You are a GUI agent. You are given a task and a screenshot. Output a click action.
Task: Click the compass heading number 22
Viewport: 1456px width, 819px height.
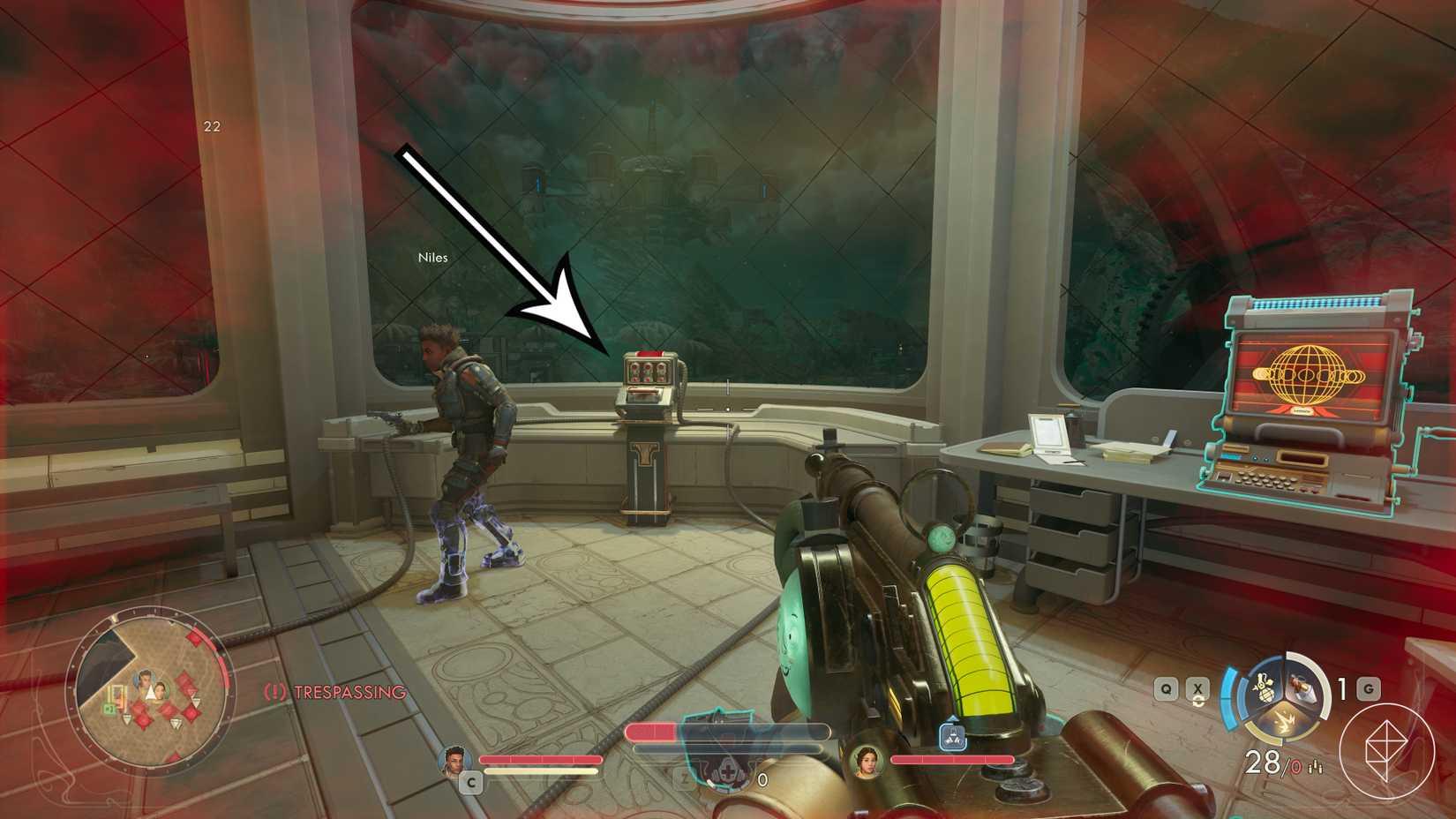click(x=212, y=125)
